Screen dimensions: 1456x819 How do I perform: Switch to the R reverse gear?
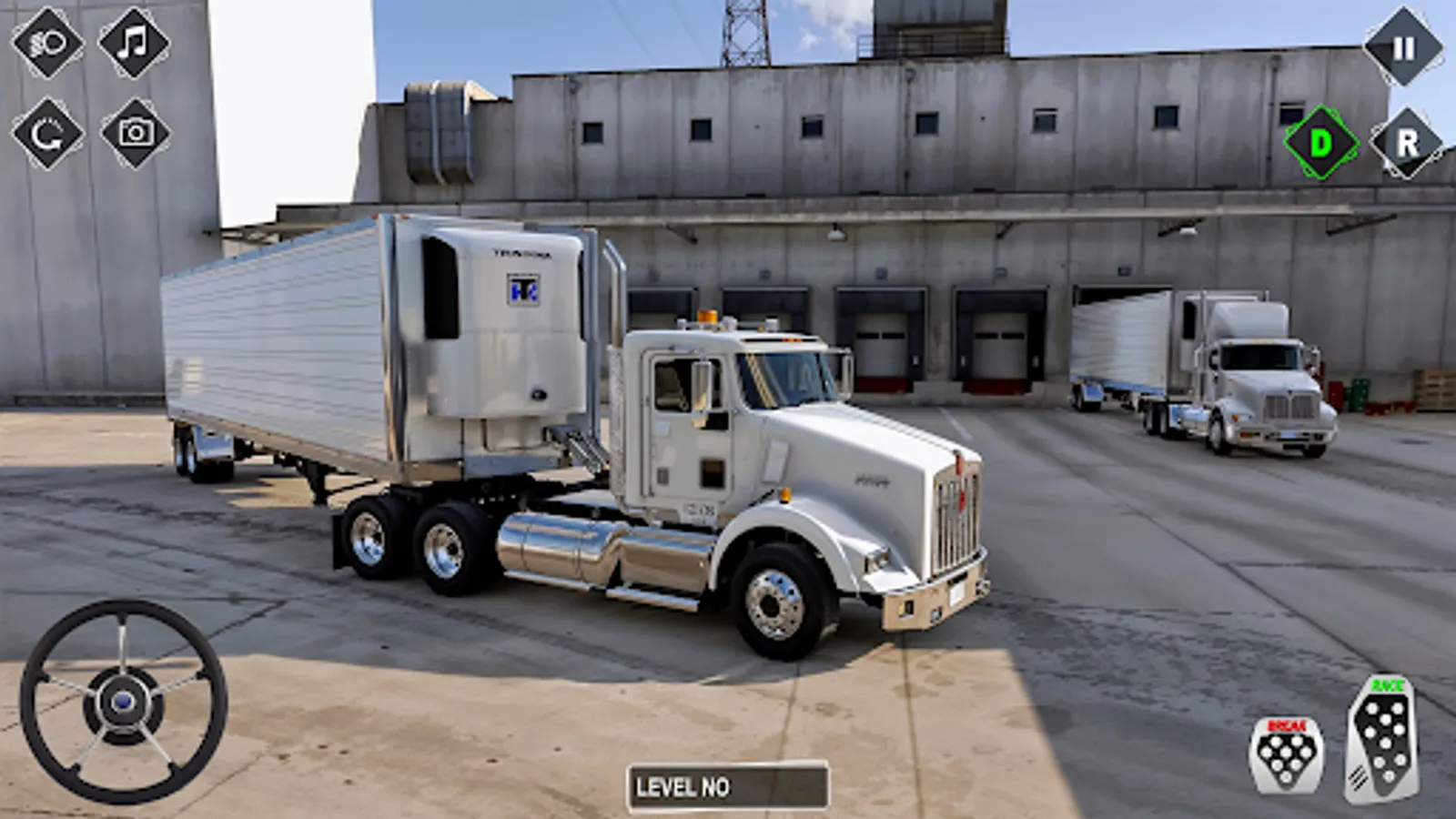(1407, 143)
